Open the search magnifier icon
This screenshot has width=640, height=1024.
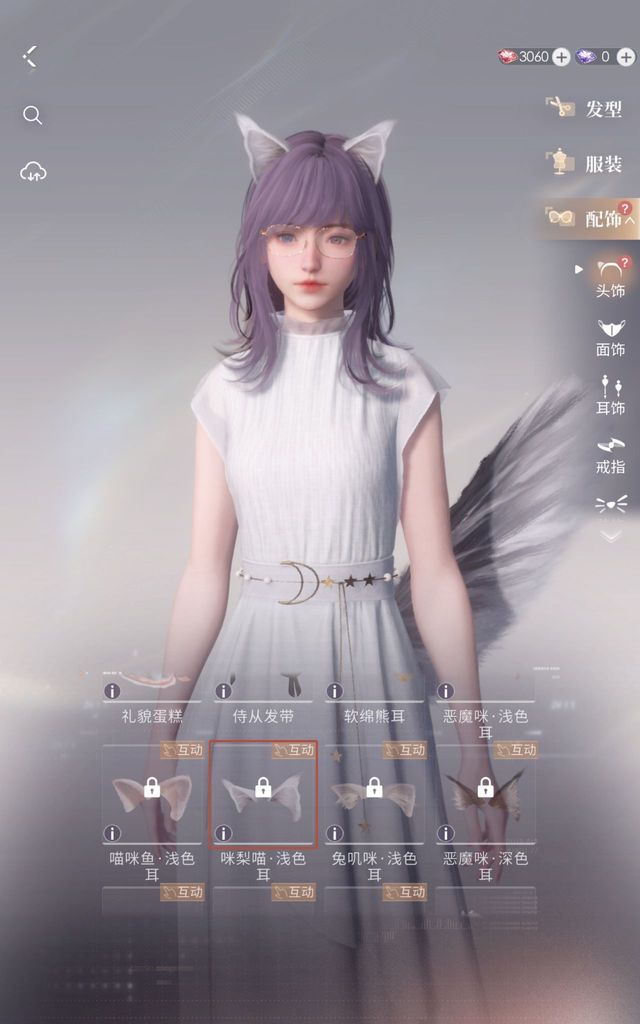coord(32,116)
